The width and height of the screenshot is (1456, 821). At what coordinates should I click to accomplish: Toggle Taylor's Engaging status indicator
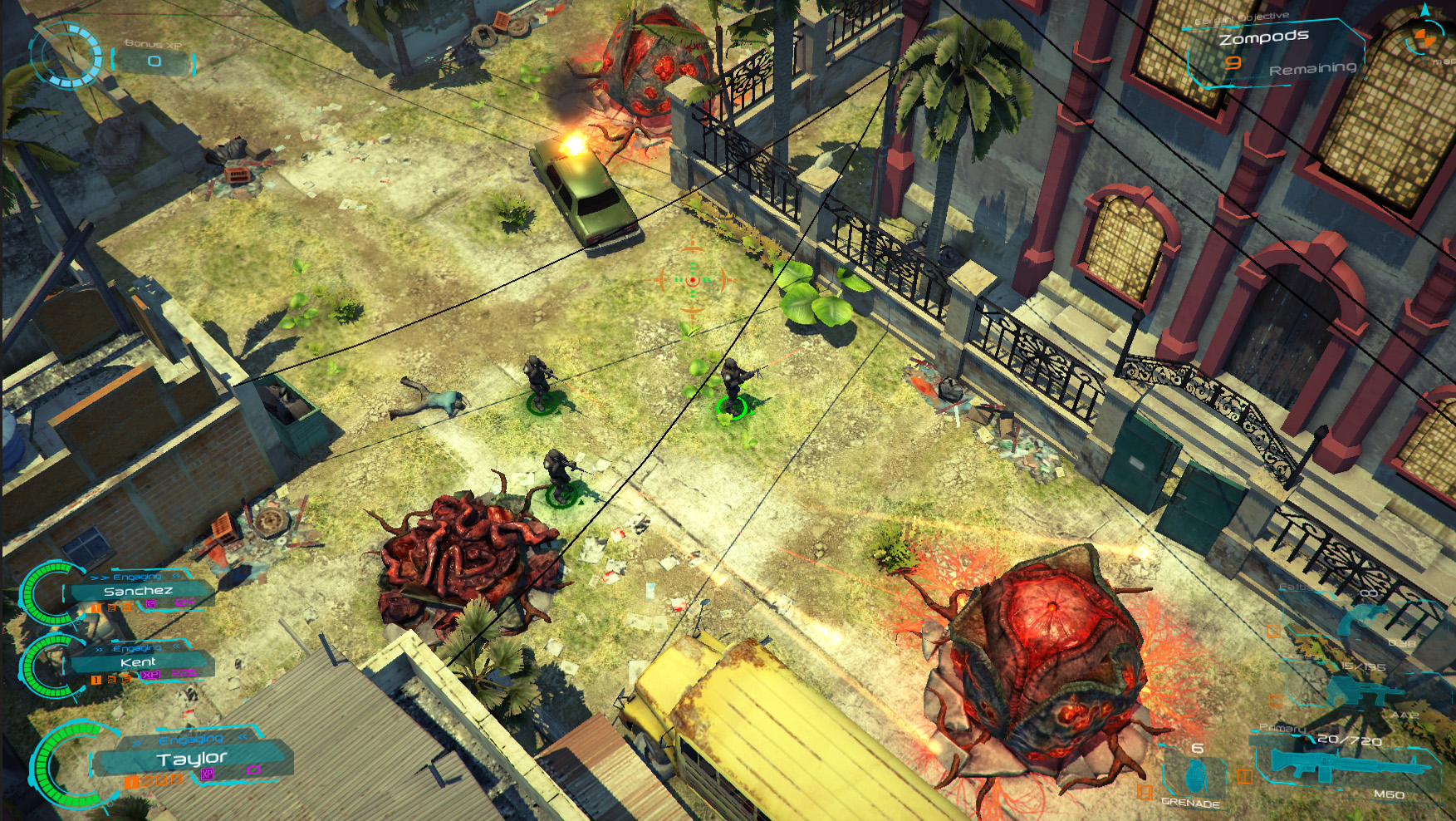tap(190, 739)
